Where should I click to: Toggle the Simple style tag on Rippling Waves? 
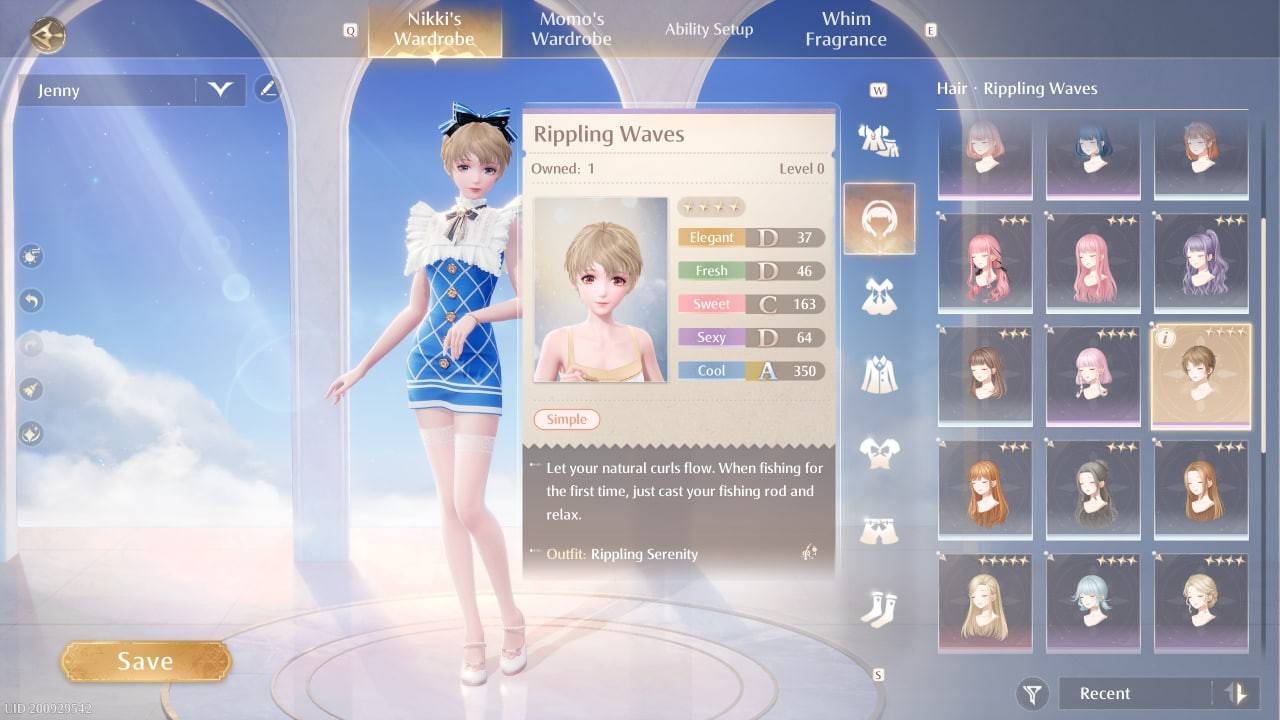566,419
